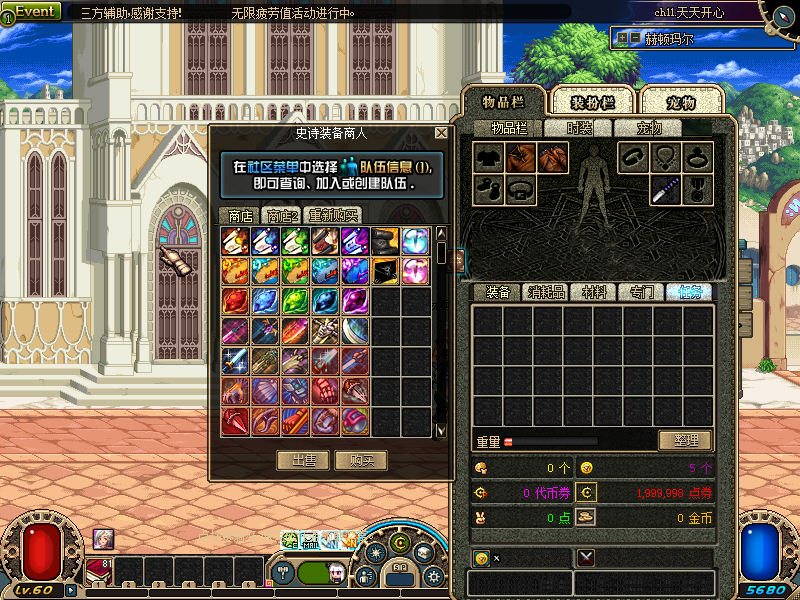Open the 重新购买 buyback tab

[333, 215]
